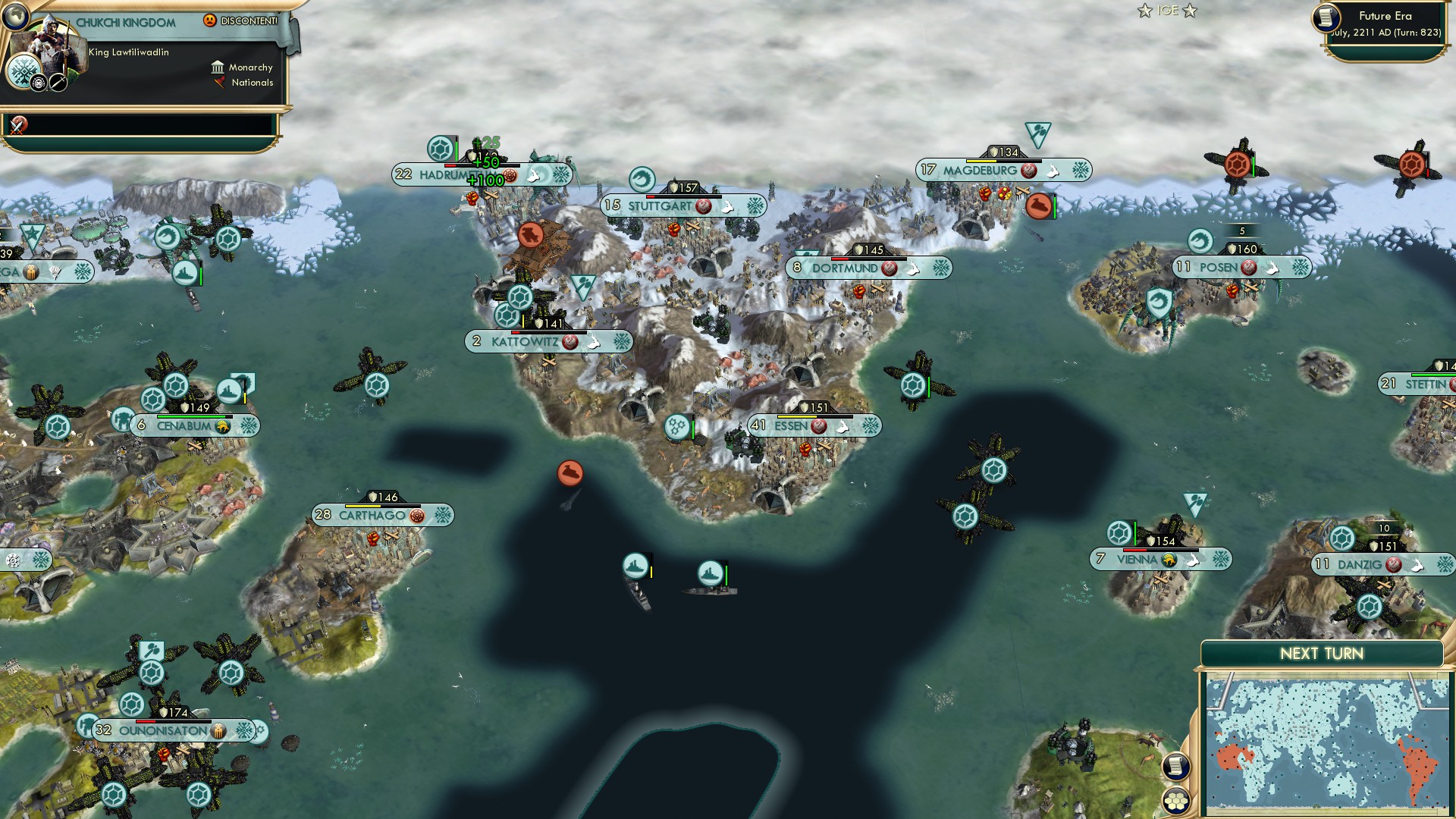Toggle the hex grid icon next to the minimap

(x=1176, y=802)
